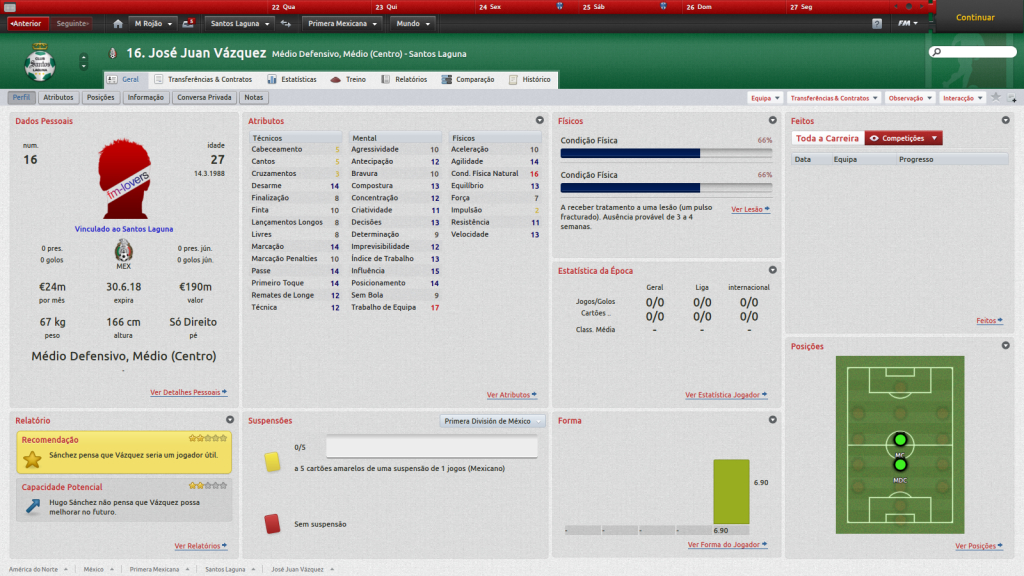This screenshot has height=576, width=1024.
Task: Switch to the Atributos sub-tab
Action: click(58, 98)
